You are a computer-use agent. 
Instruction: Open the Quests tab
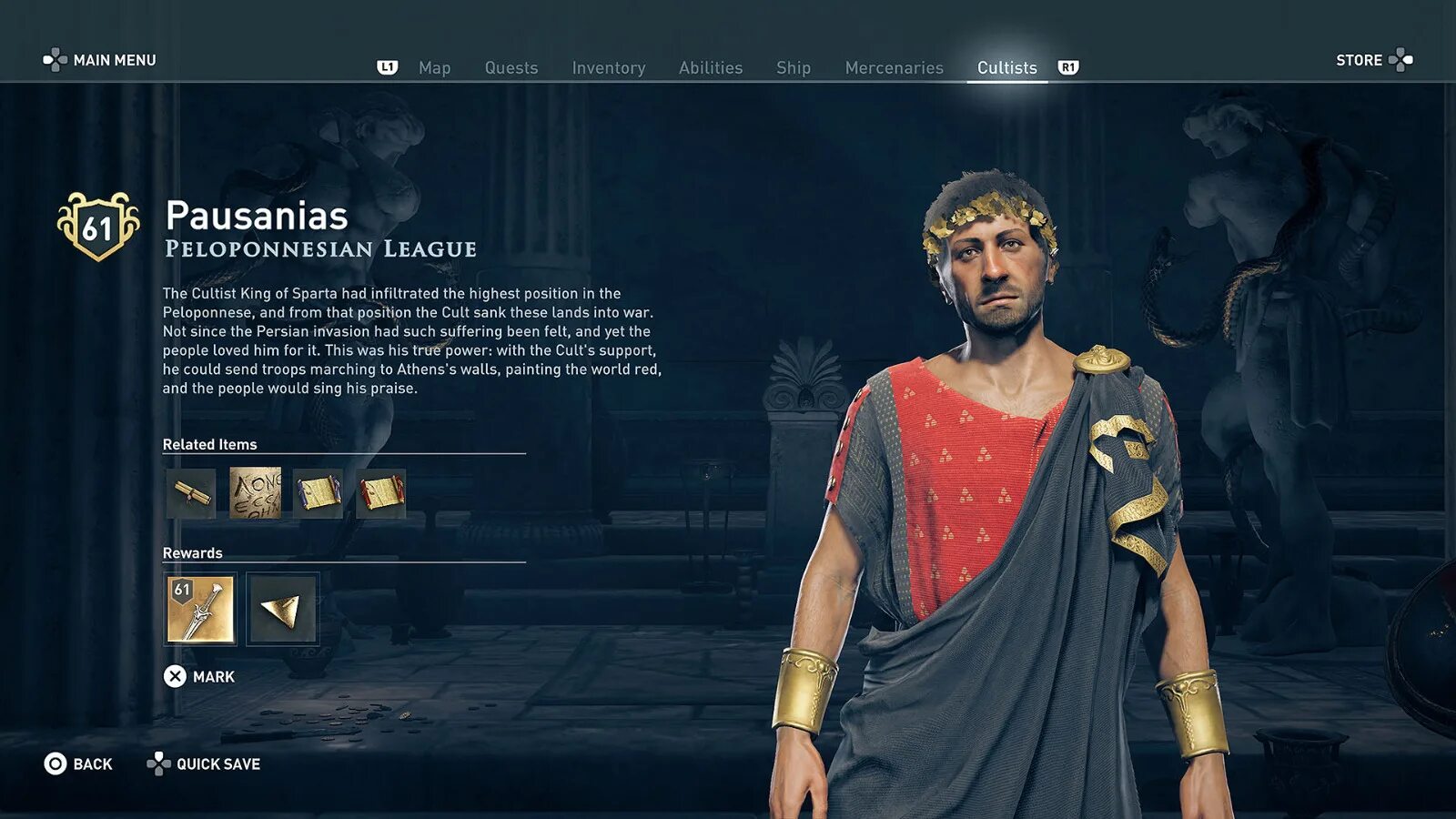(511, 68)
